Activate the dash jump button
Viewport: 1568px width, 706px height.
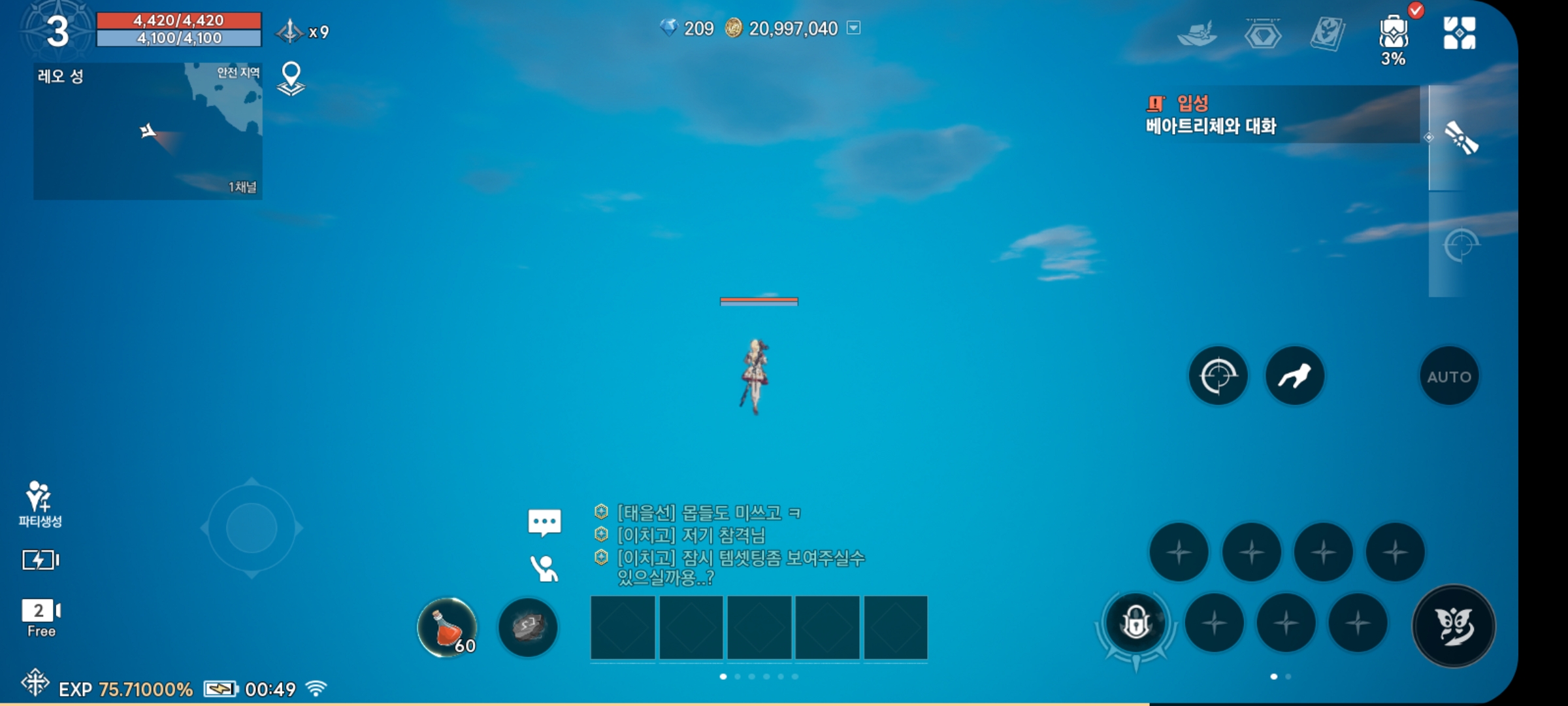(1294, 376)
